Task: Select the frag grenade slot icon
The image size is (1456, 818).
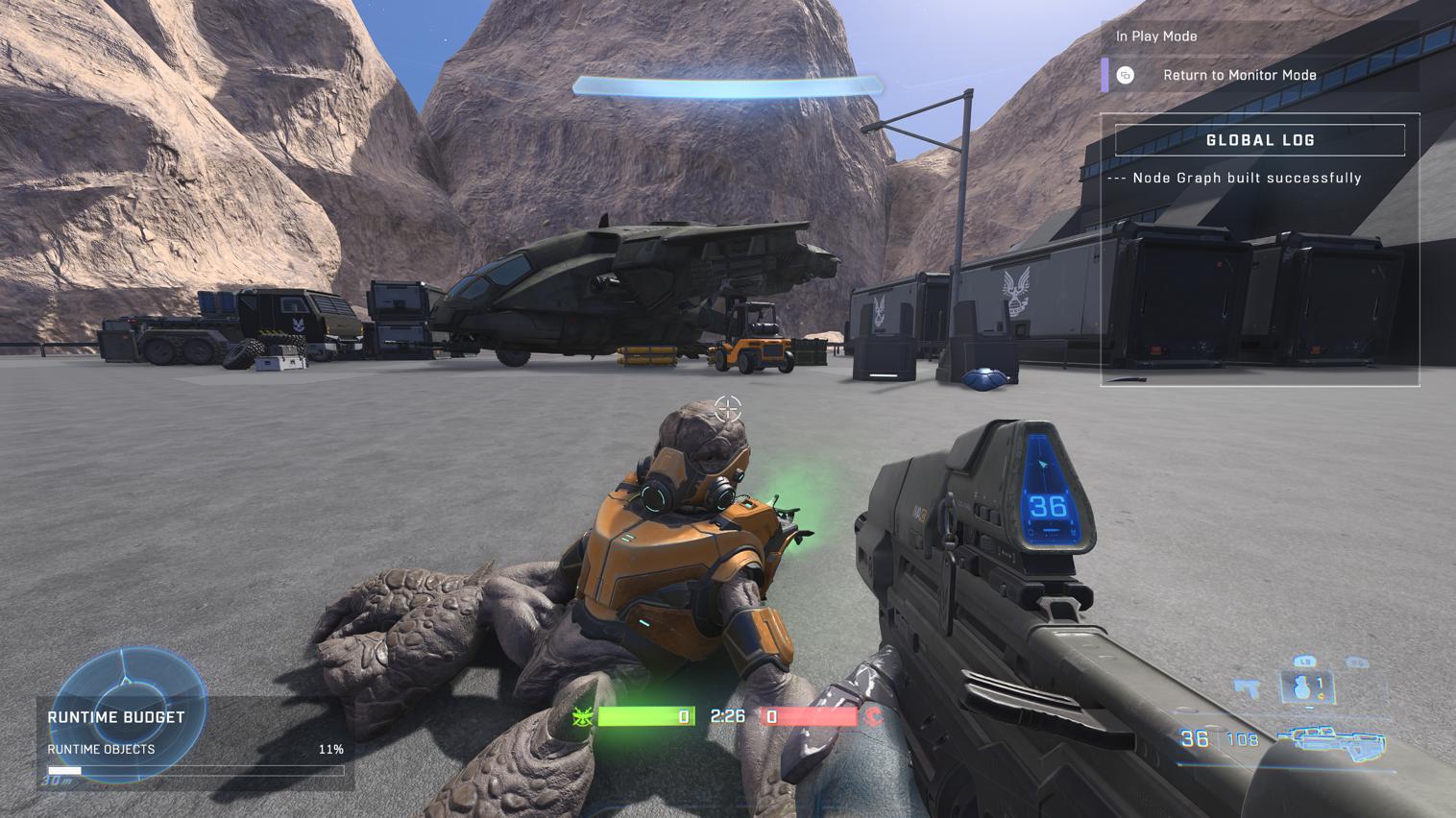Action: click(x=1307, y=687)
